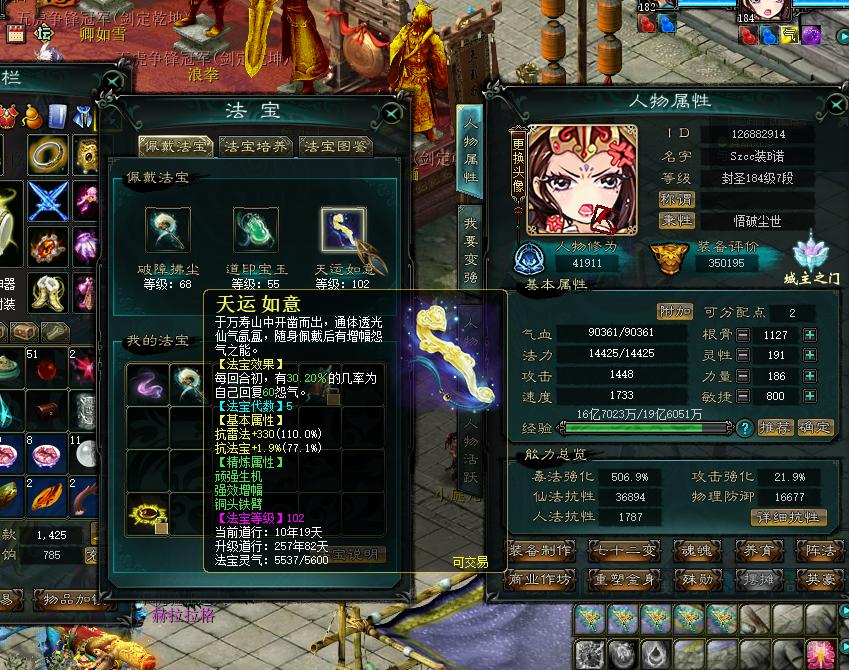Viewport: 849px width, 670px height.
Task: Open the 法宝图鉴 tab
Action: coord(336,147)
